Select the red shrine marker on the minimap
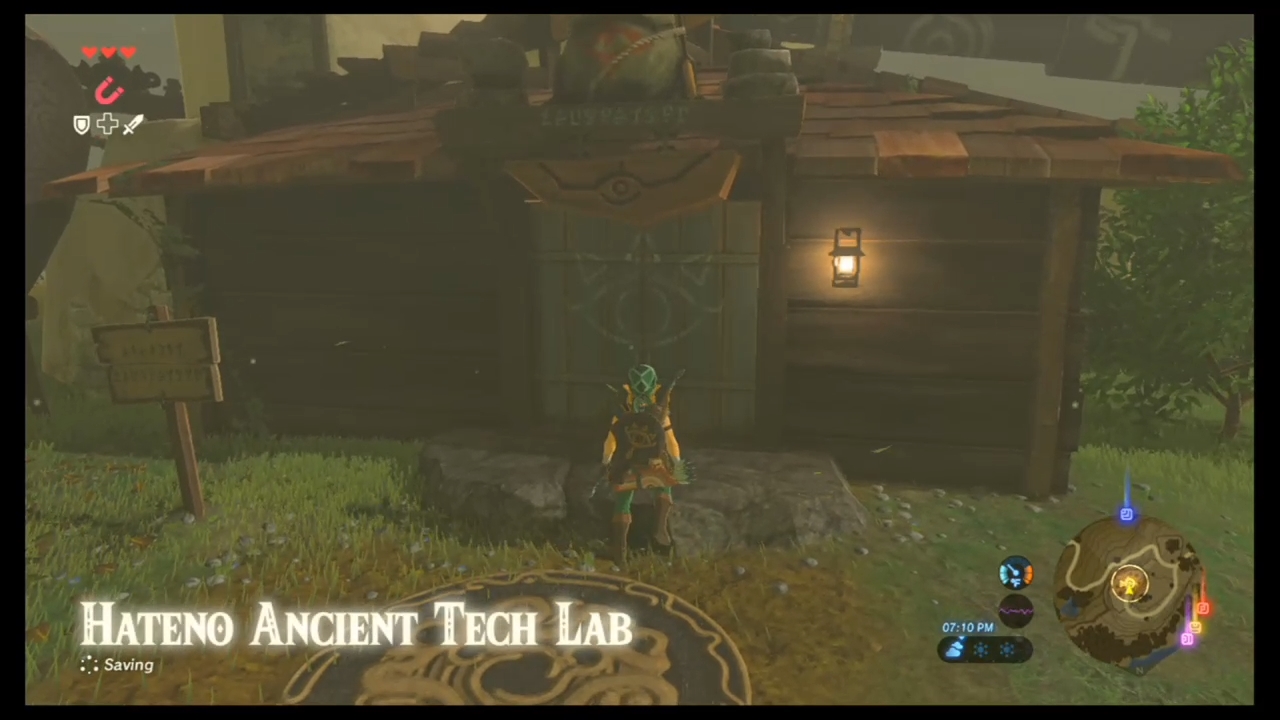The width and height of the screenshot is (1280, 720). pos(1203,607)
